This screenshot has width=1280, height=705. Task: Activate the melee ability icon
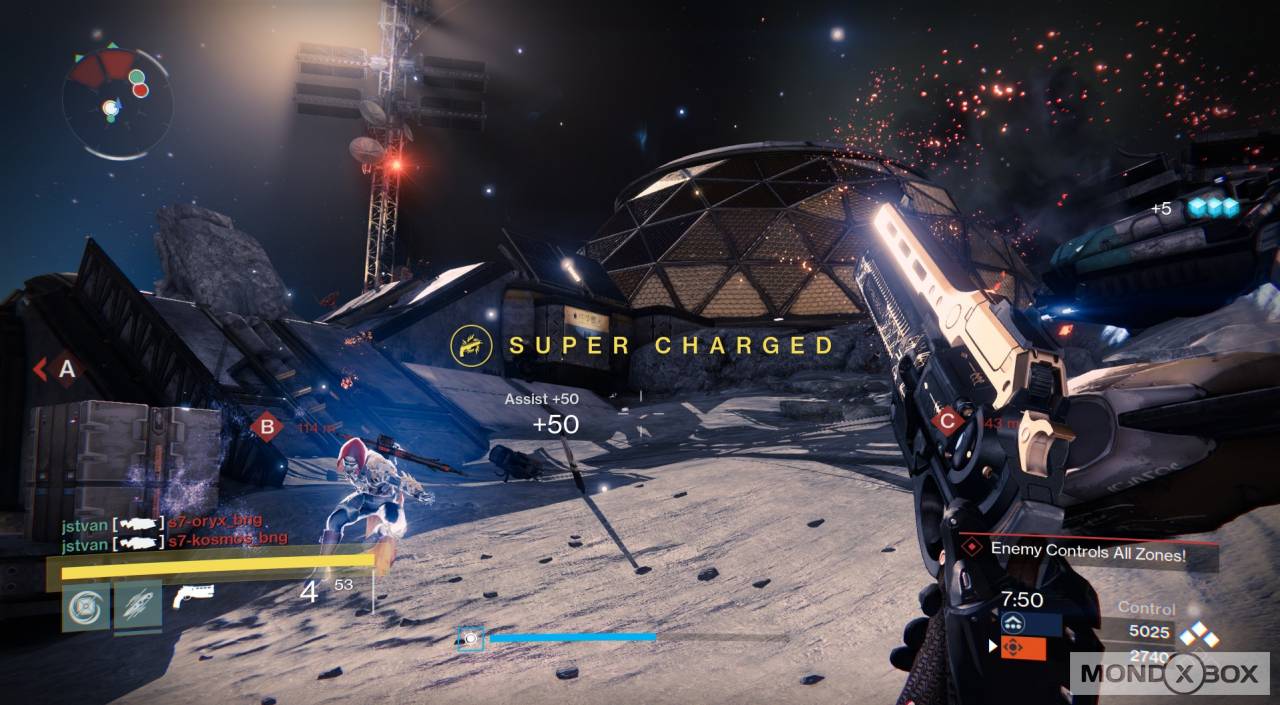click(x=137, y=607)
